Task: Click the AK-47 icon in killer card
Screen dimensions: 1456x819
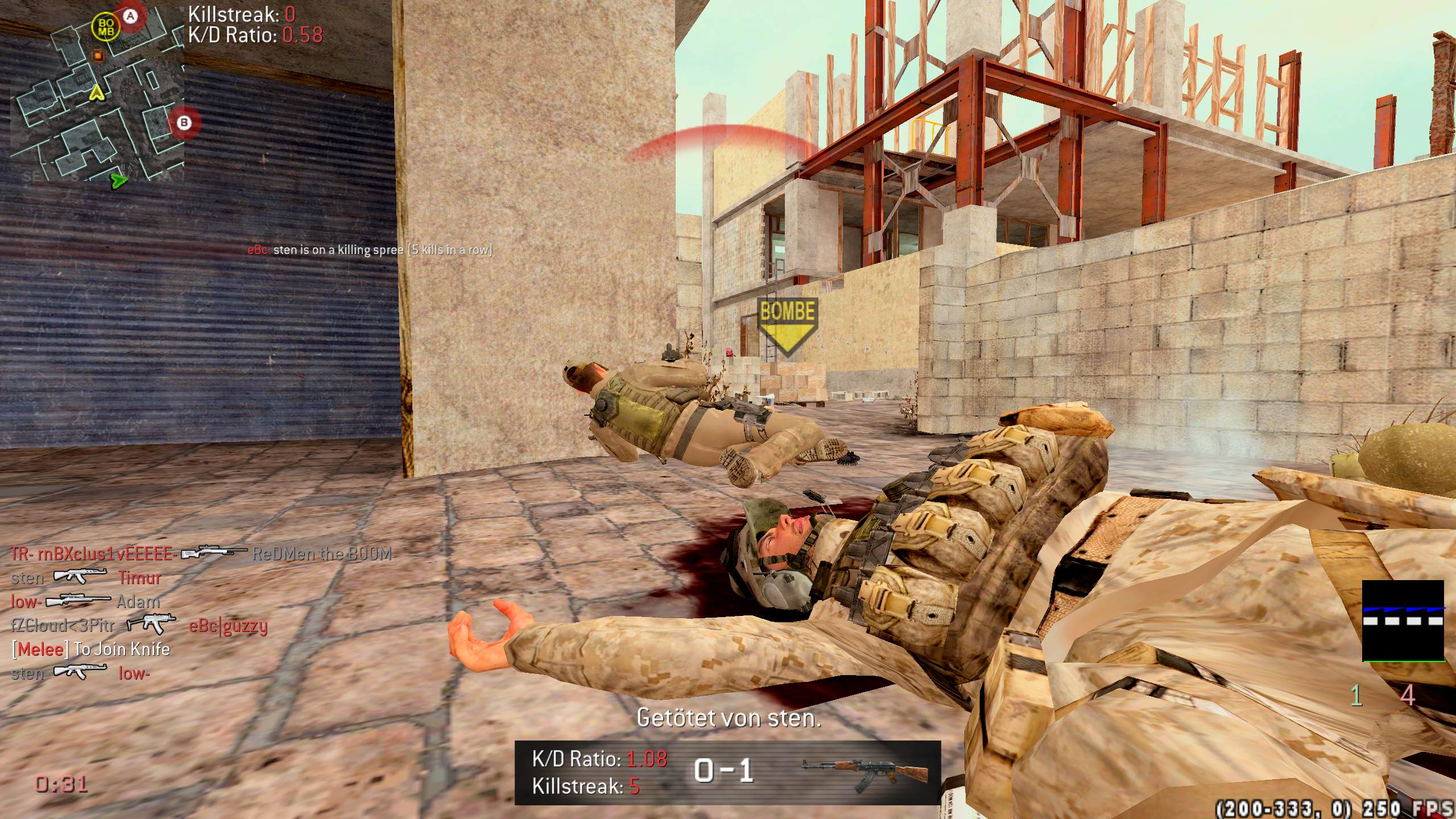Action: [x=864, y=772]
